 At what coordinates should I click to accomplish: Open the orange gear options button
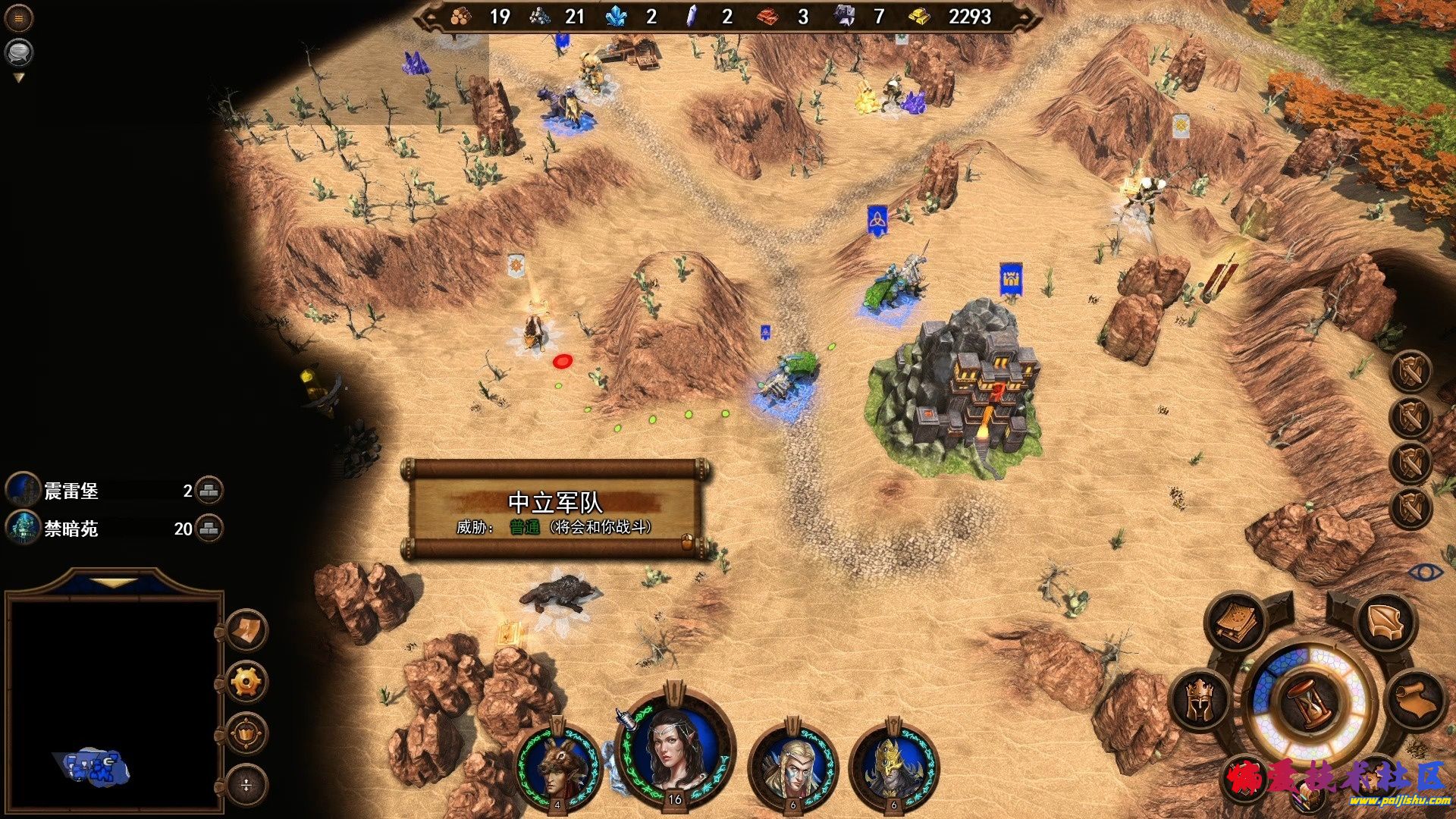tap(246, 682)
